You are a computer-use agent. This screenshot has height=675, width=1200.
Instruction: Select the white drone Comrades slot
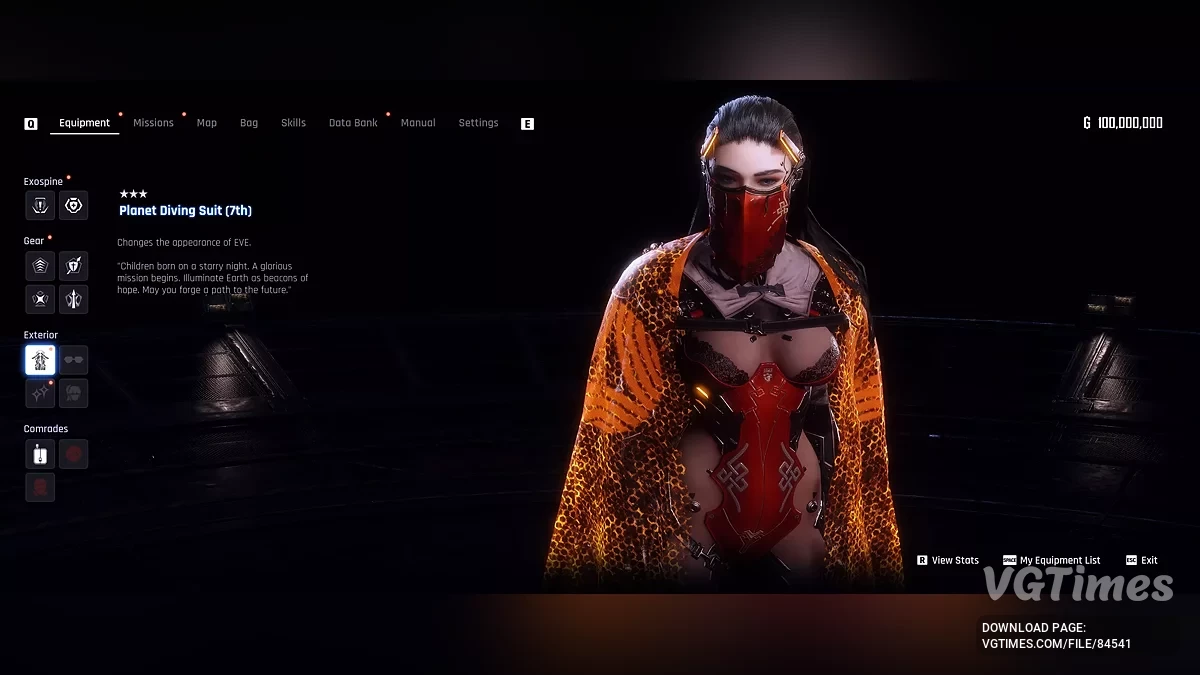[40, 454]
